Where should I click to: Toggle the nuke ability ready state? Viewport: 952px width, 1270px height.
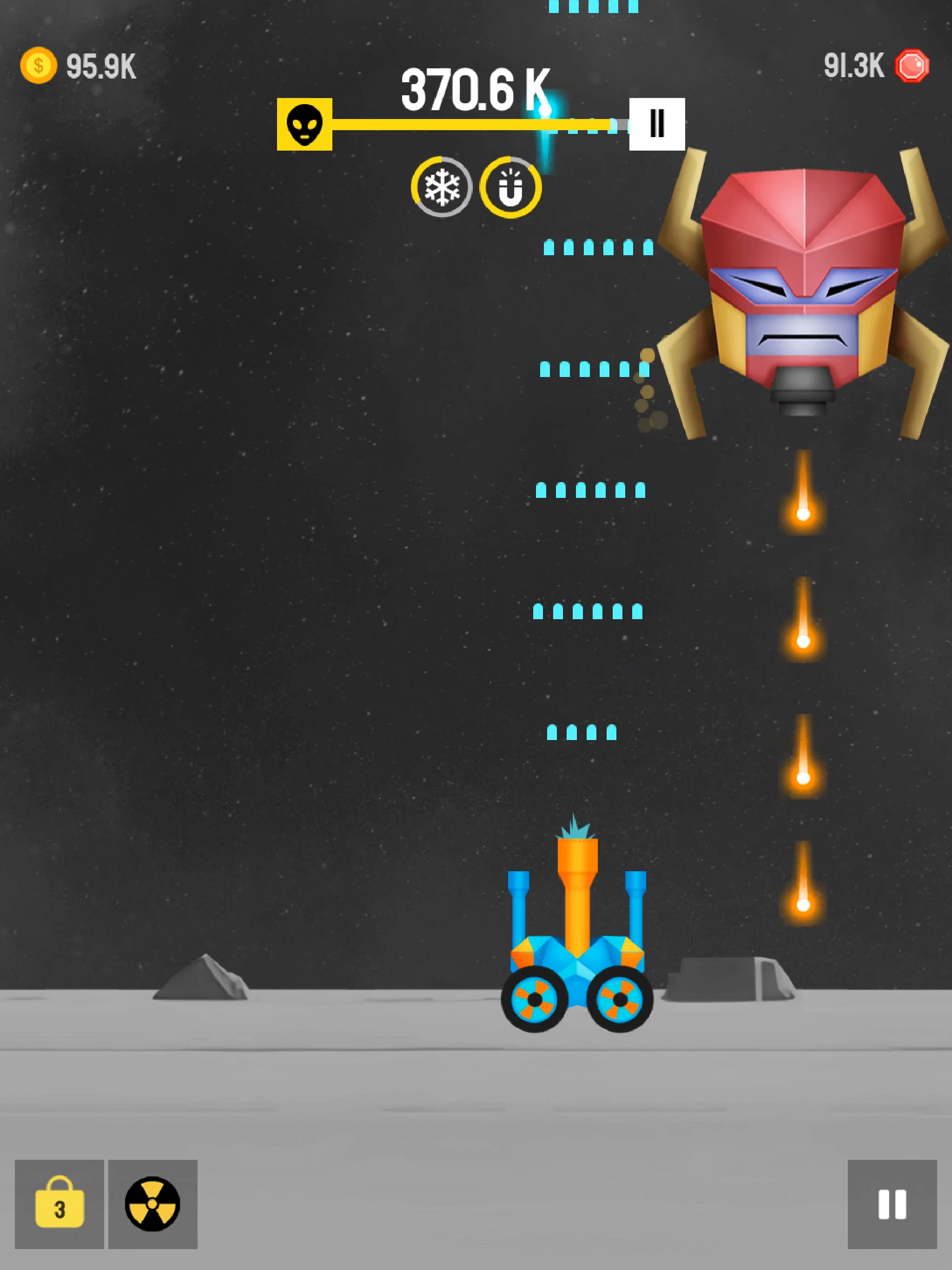point(152,1204)
